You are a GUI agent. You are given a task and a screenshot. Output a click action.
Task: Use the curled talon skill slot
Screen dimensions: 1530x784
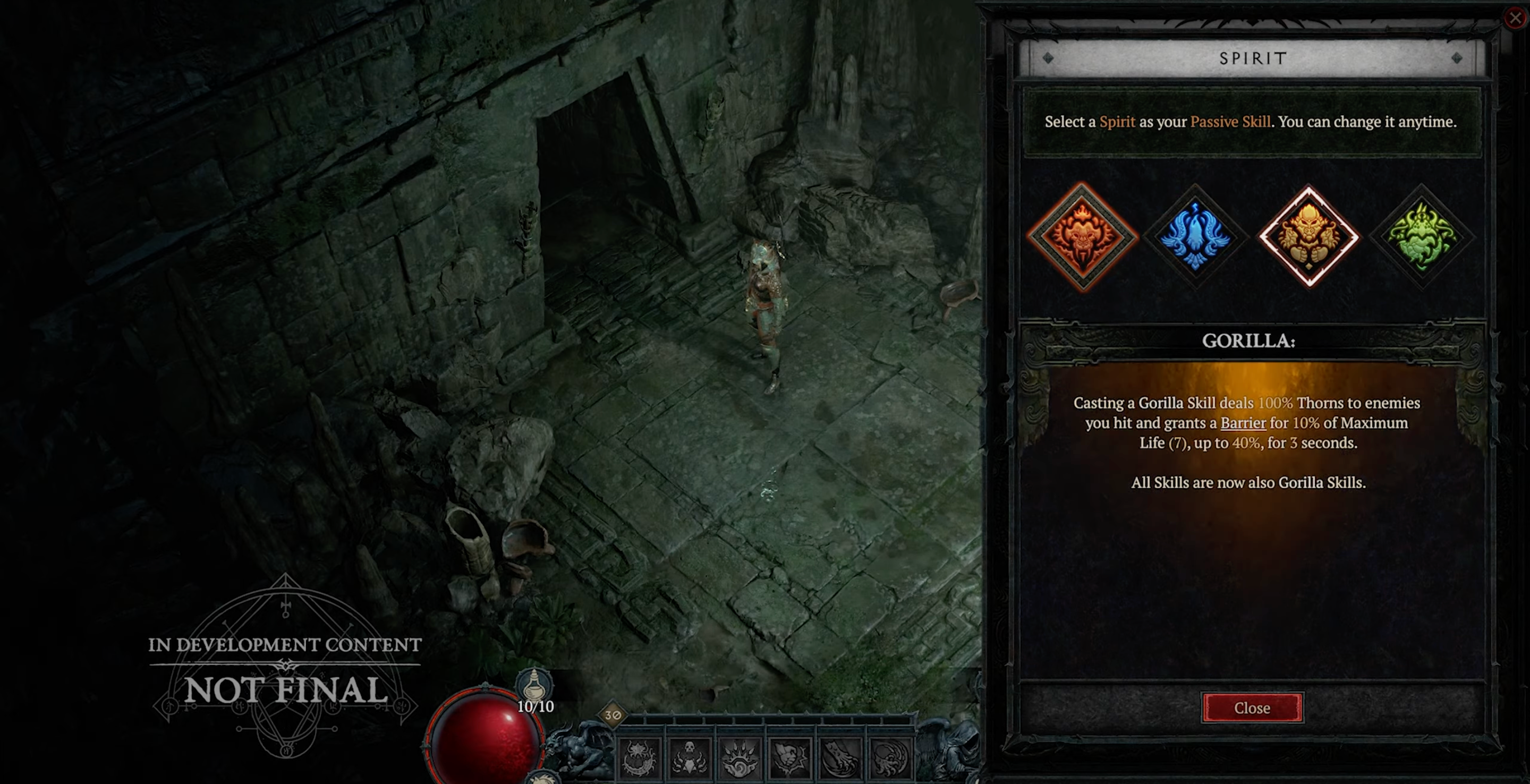coord(890,759)
